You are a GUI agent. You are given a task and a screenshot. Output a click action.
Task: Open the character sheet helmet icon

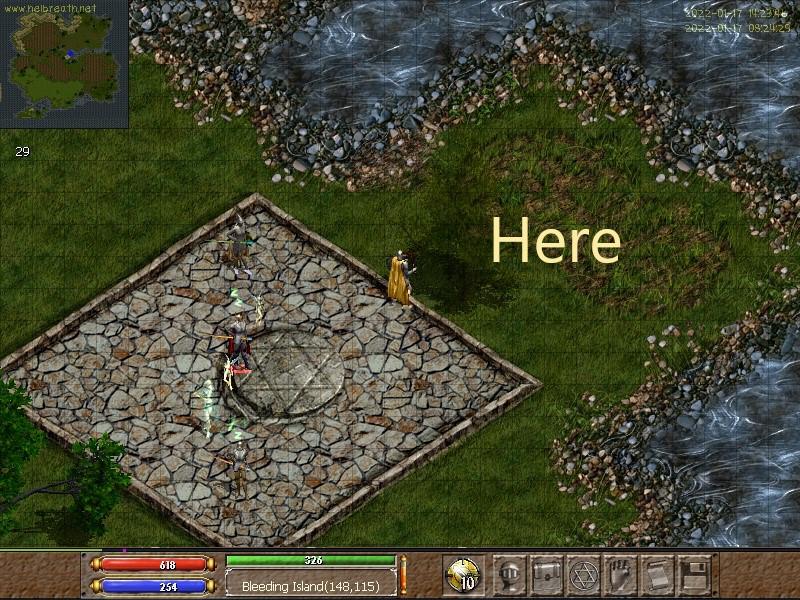[x=511, y=574]
